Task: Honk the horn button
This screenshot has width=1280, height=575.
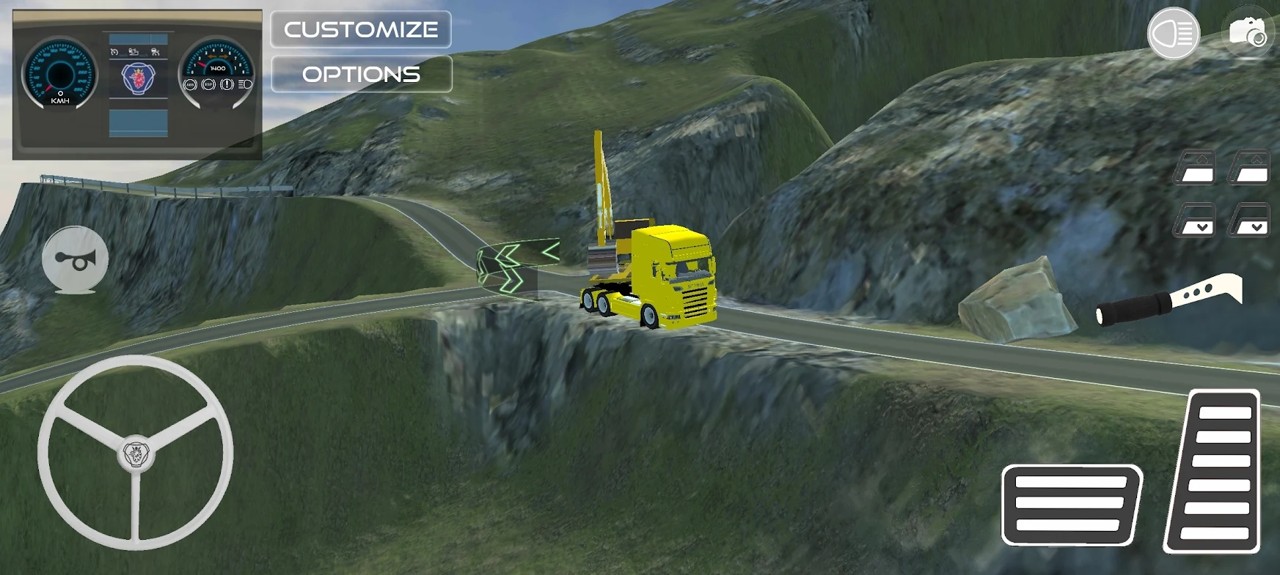Action: [75, 259]
